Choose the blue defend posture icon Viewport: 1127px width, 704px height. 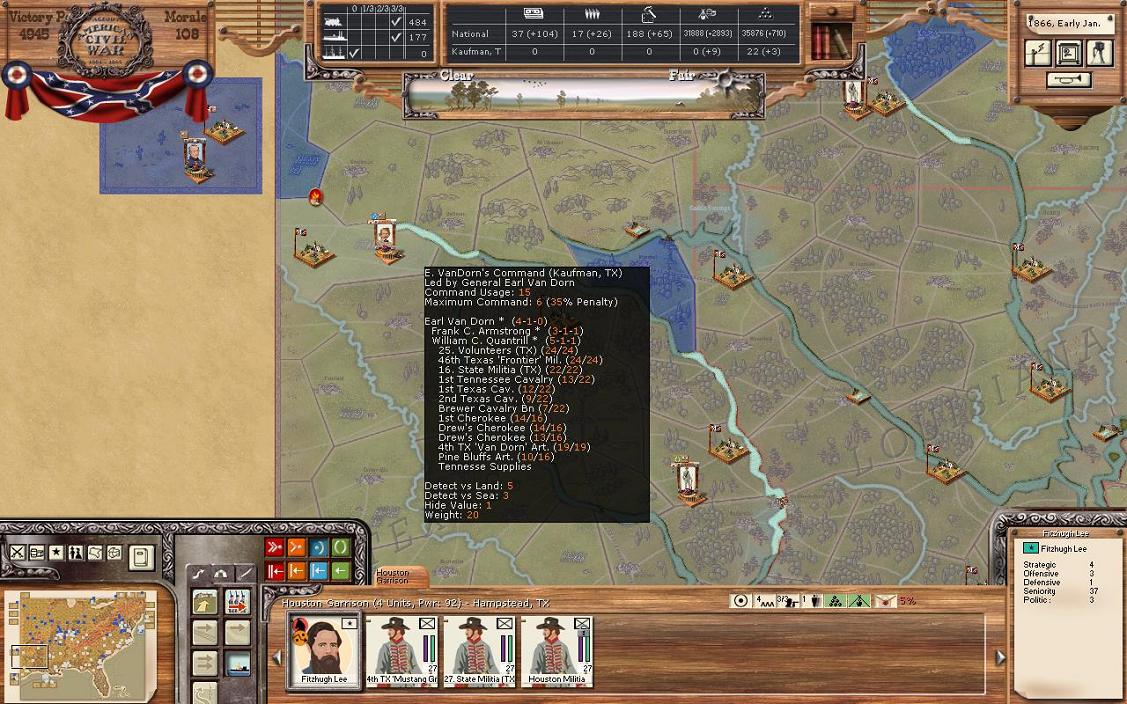(x=319, y=548)
